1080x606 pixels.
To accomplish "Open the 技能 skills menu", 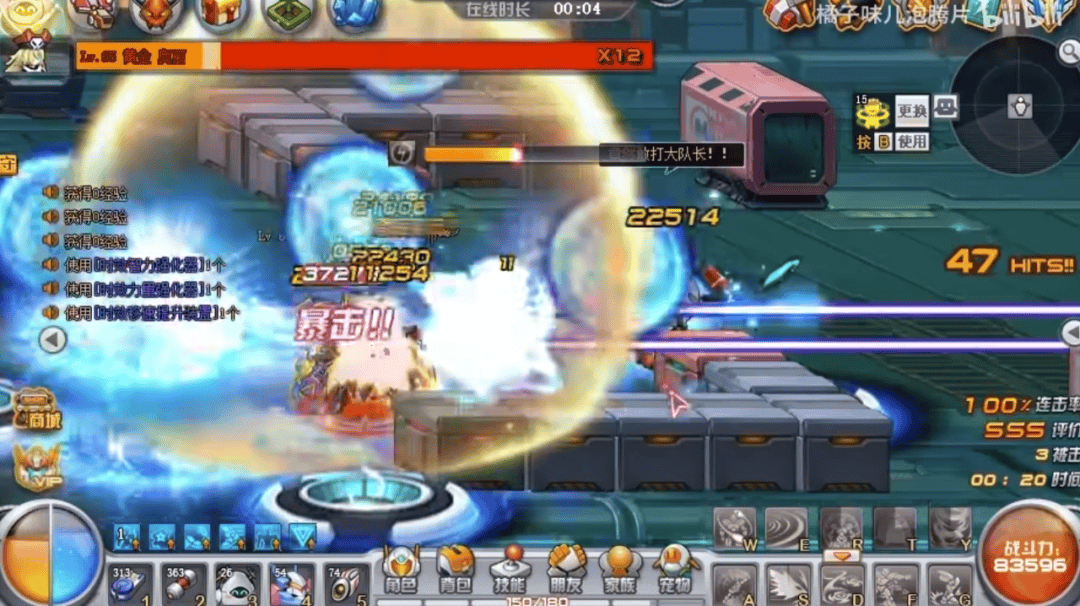I will [510, 571].
